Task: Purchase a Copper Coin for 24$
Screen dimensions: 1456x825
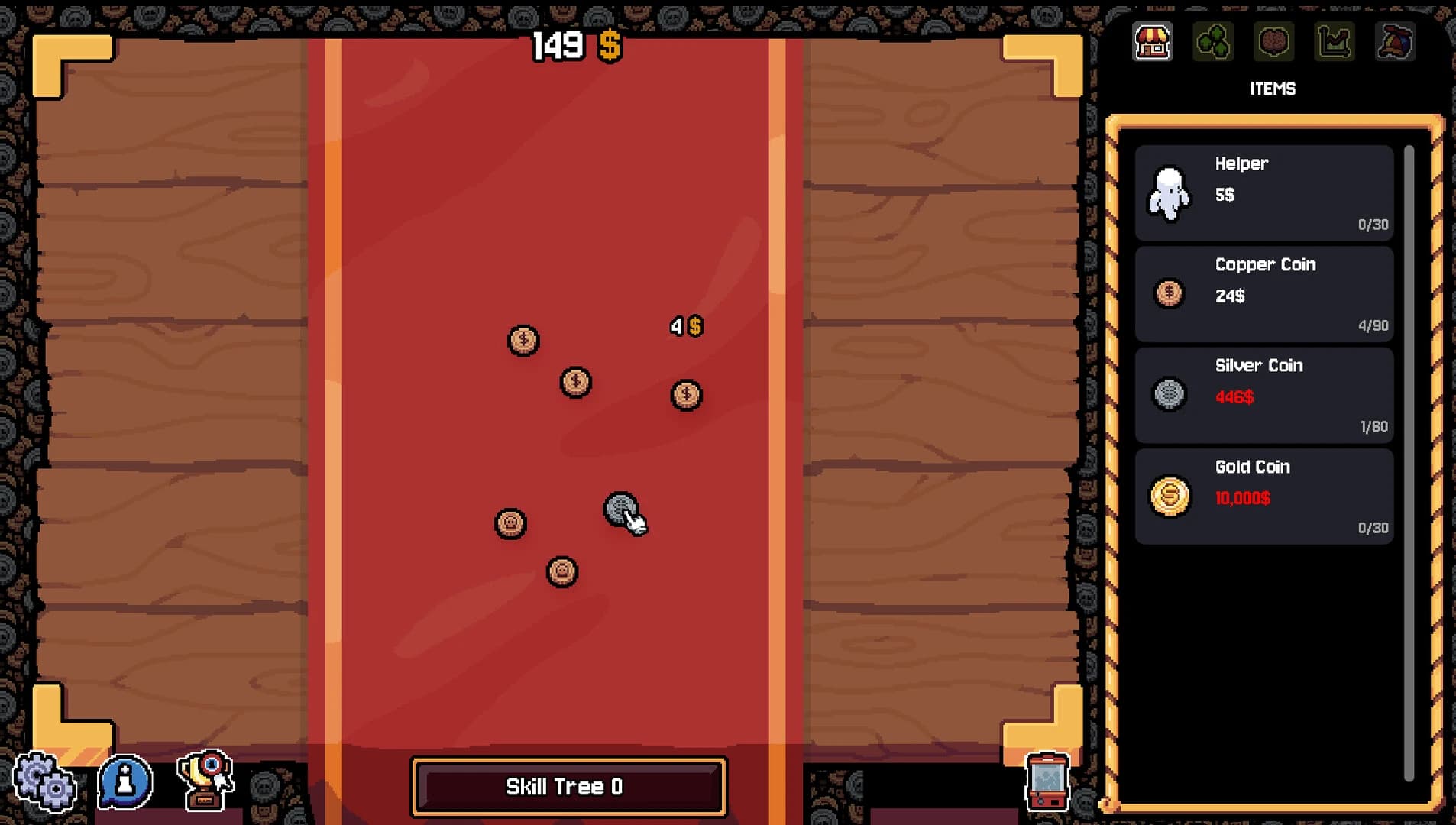Action: [1264, 294]
